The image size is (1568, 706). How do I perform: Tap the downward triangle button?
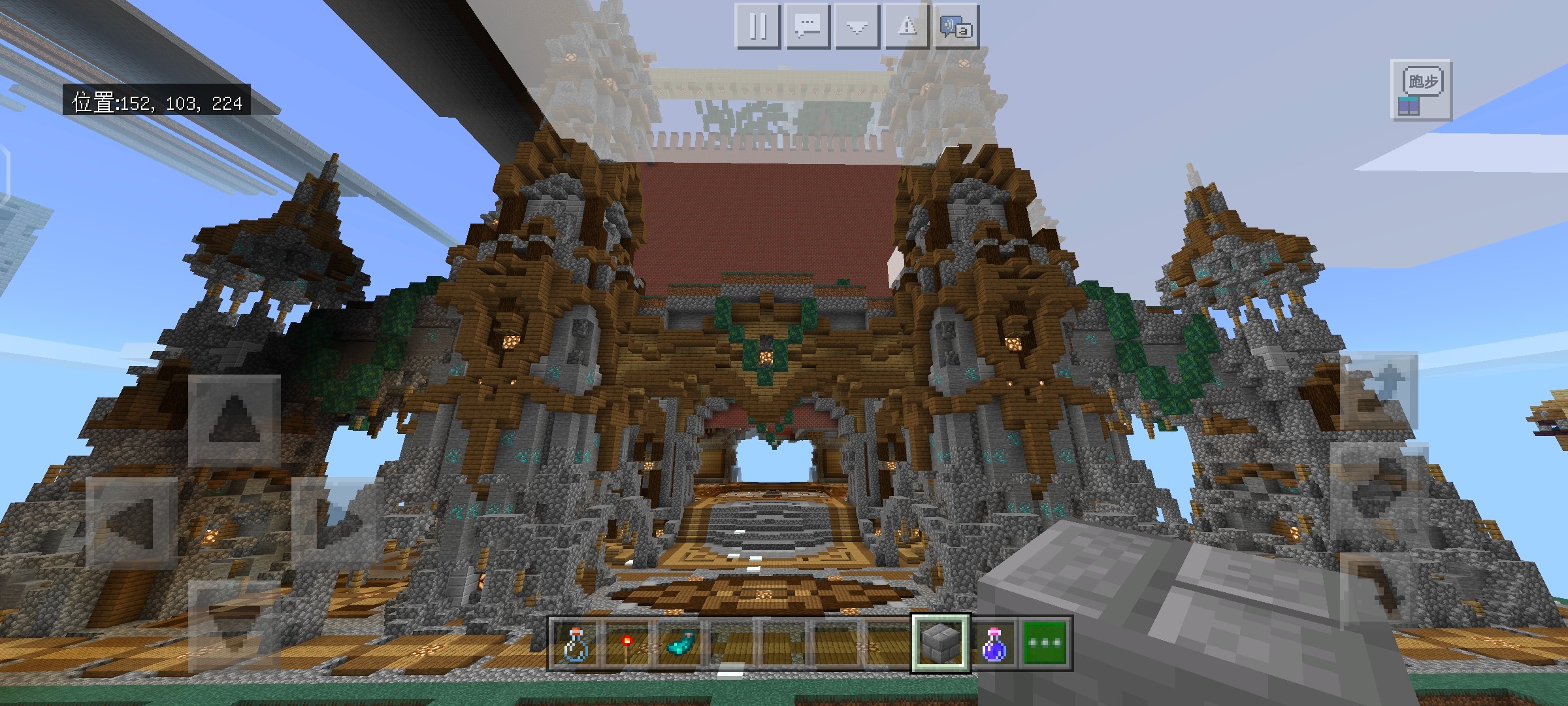coord(857,26)
